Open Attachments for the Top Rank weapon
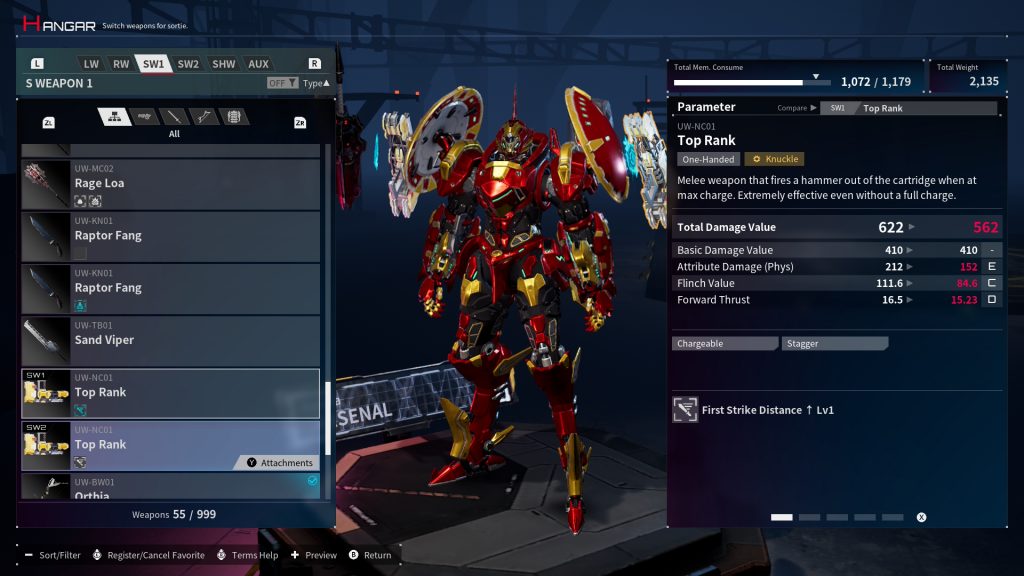The height and width of the screenshot is (576, 1024). (277, 463)
